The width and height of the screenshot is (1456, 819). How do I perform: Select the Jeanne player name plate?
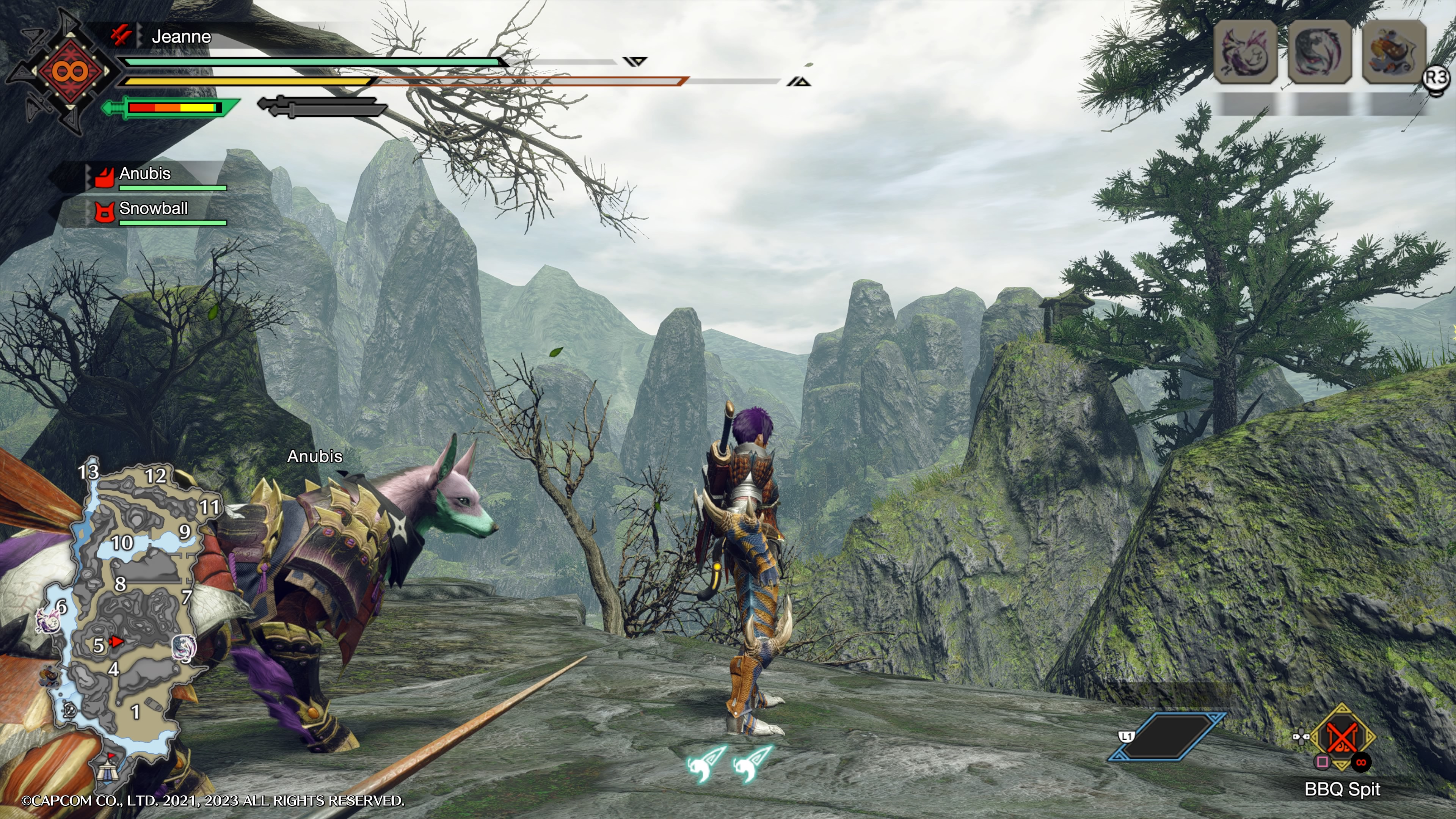[181, 37]
